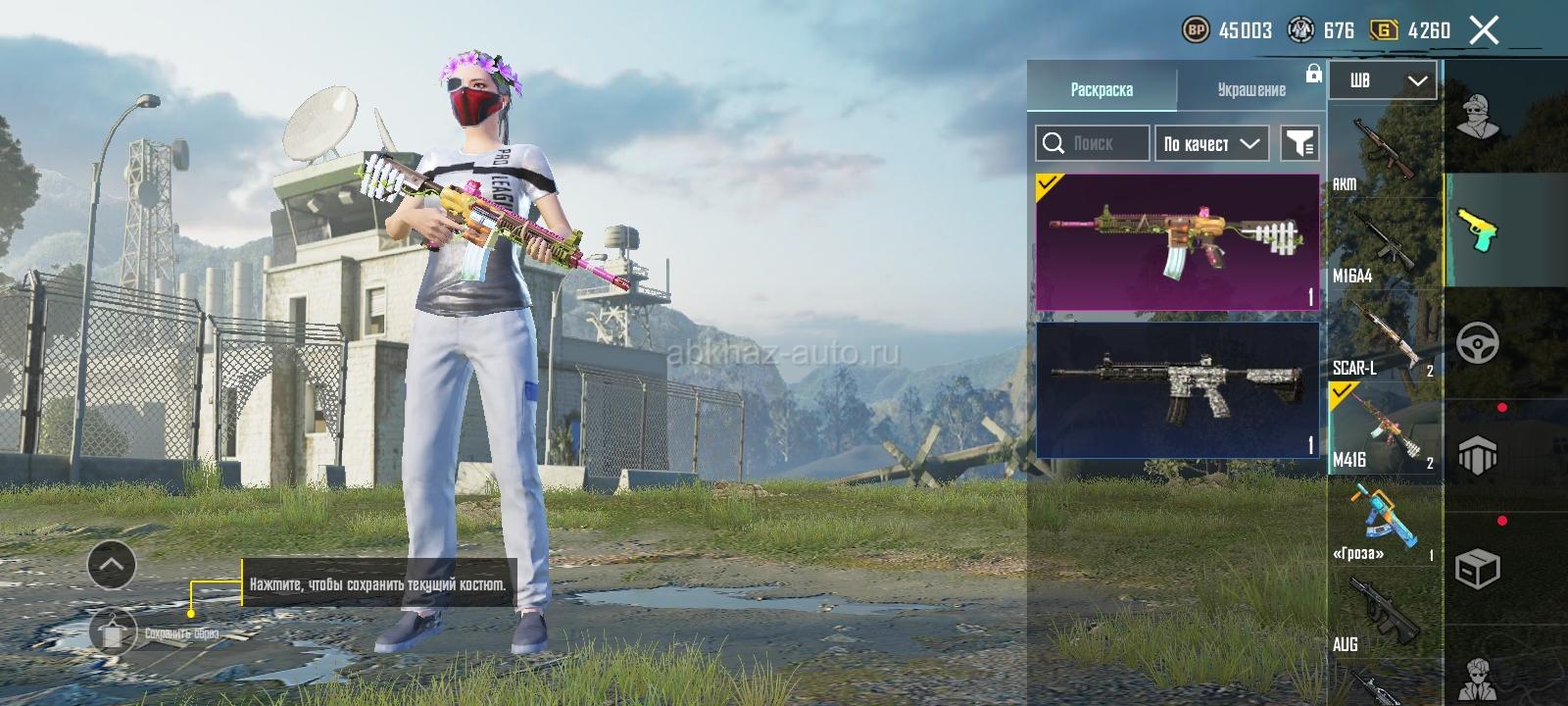Select the AUG weapon entry
This screenshot has height=706, width=1568.
tap(1384, 613)
